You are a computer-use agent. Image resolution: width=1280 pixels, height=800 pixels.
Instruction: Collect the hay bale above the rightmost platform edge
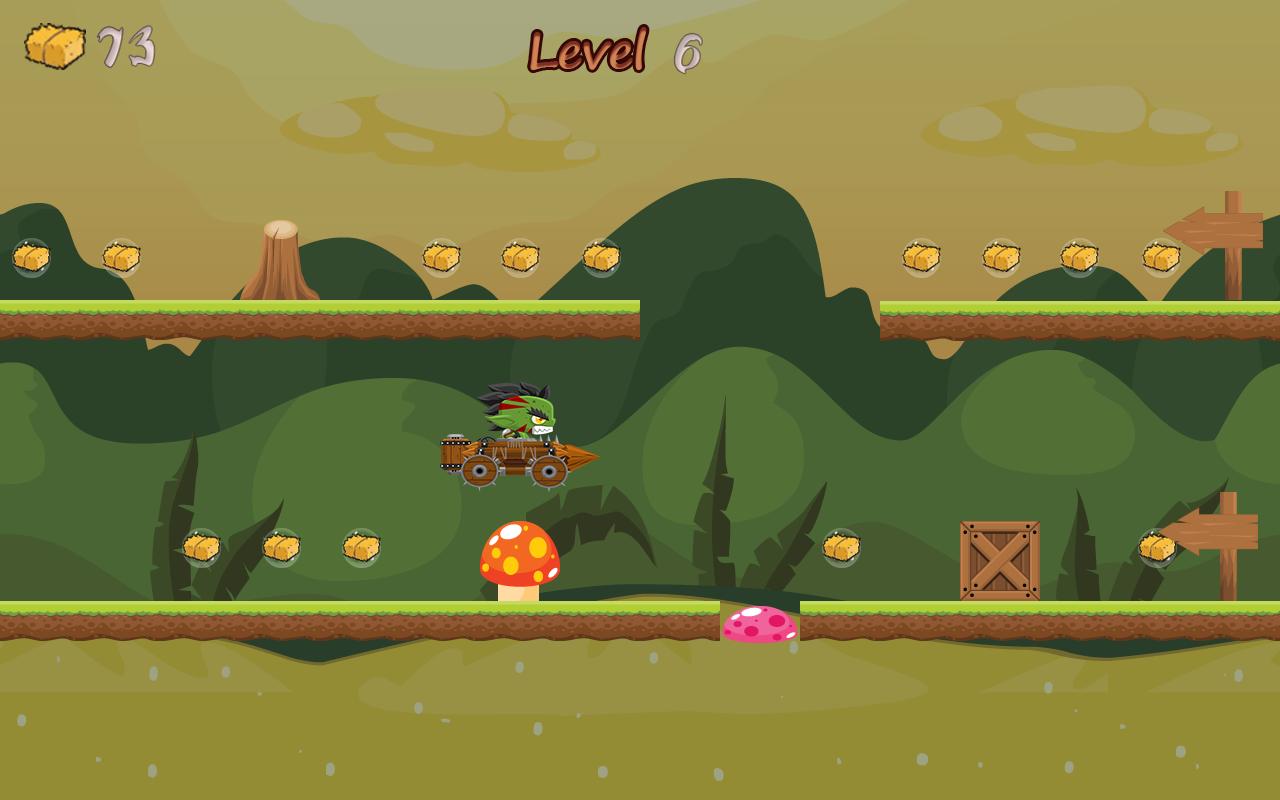pos(1159,258)
